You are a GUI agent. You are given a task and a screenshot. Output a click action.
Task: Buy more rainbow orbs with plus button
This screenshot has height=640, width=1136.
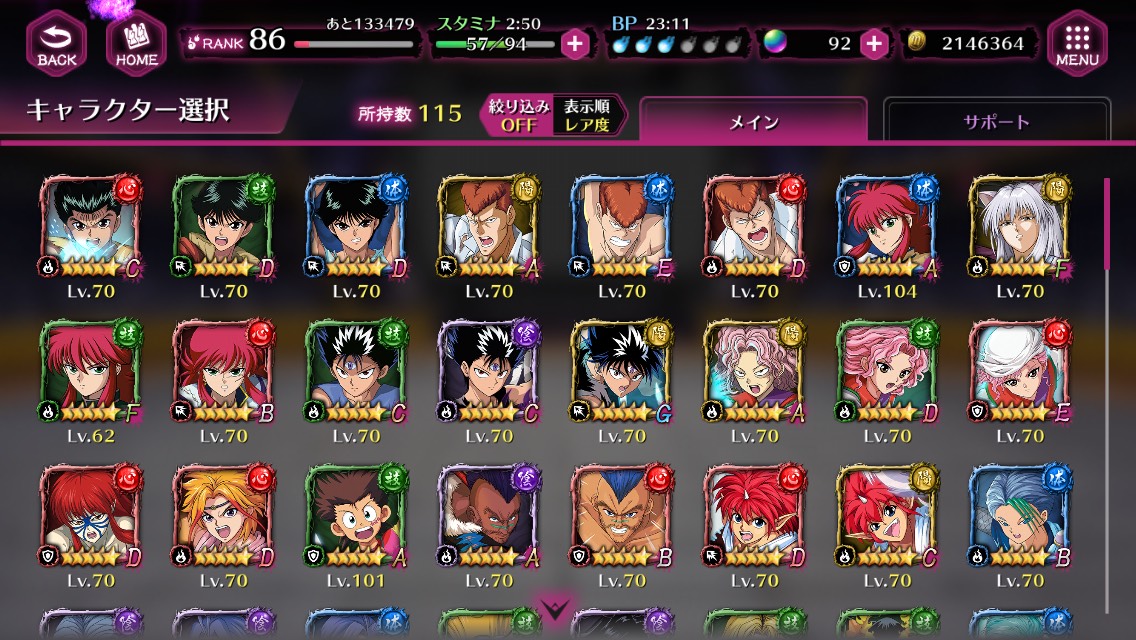pos(874,44)
